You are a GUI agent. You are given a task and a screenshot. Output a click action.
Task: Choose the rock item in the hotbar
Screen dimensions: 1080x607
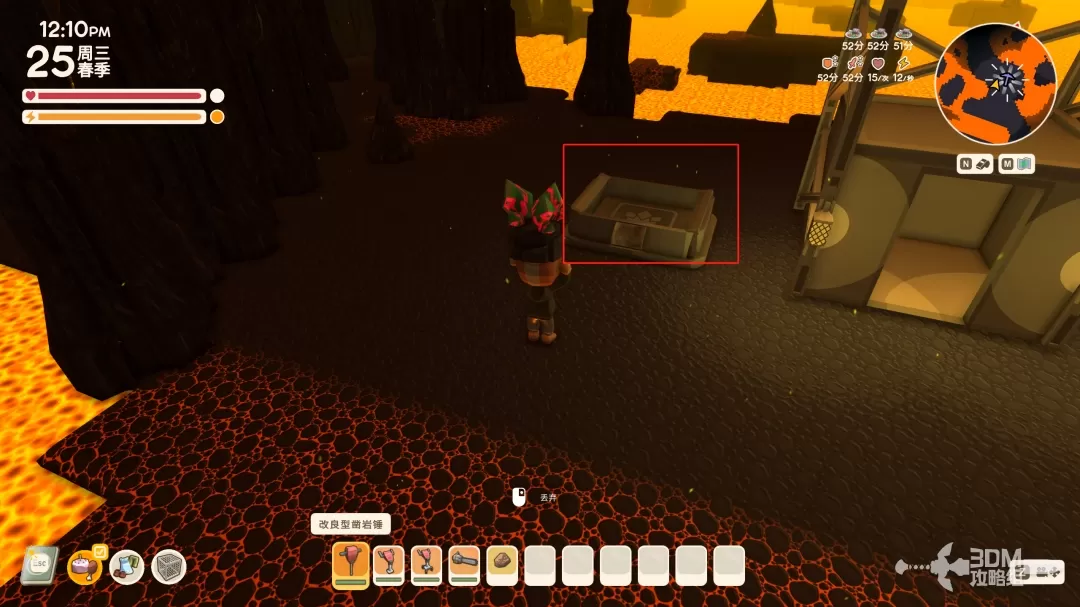(x=502, y=565)
